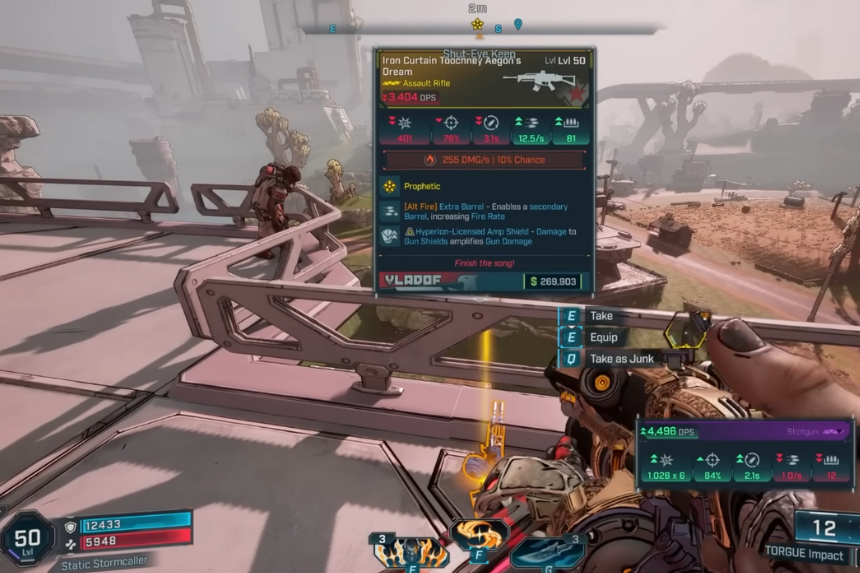Click the equipped Shotgun comparison card
860x573 pixels.
coord(745,453)
